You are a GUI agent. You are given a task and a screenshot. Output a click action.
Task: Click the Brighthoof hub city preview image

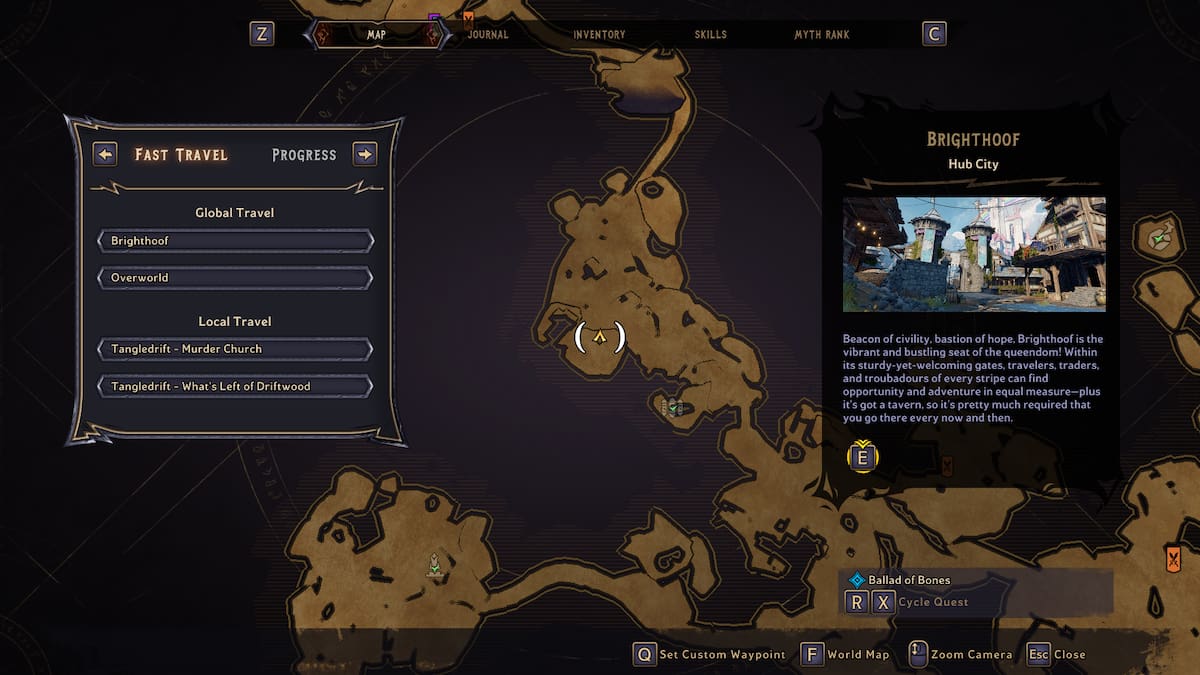point(974,254)
